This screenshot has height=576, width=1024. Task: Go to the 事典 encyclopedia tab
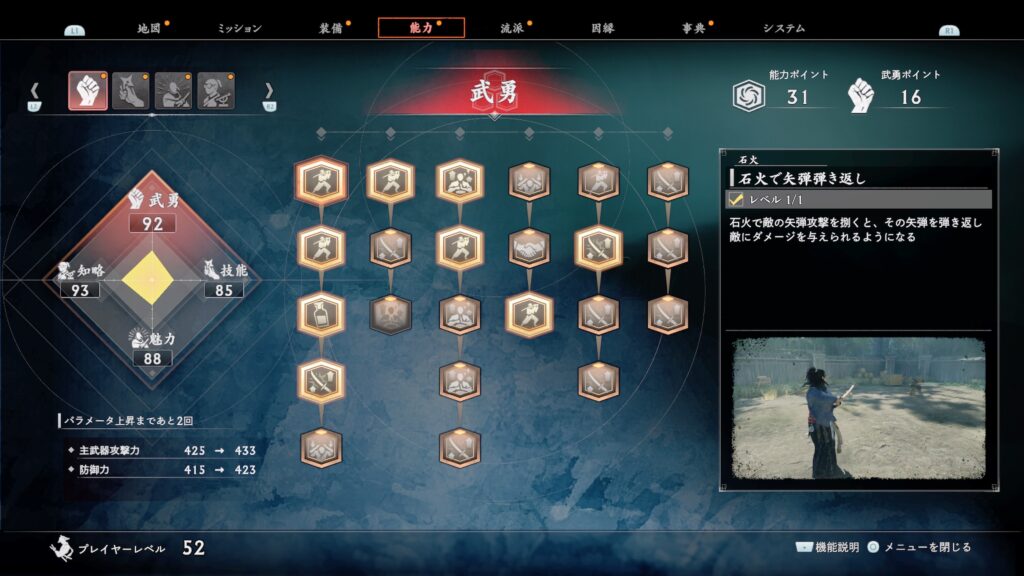click(x=693, y=28)
